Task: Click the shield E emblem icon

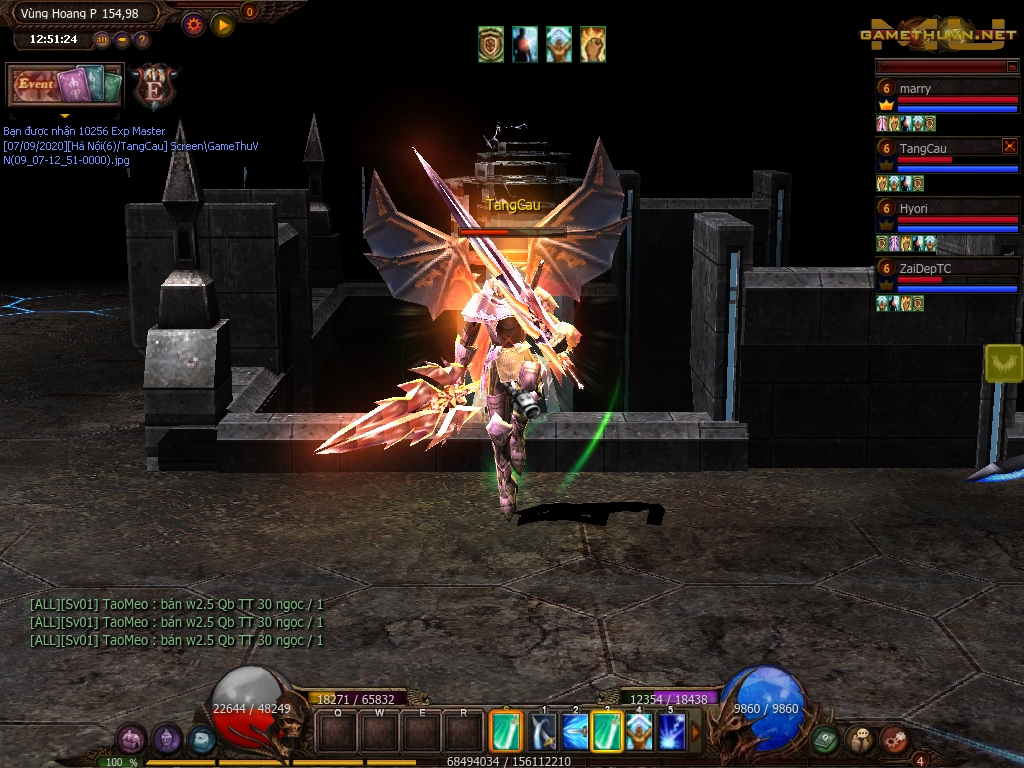Action: point(155,85)
